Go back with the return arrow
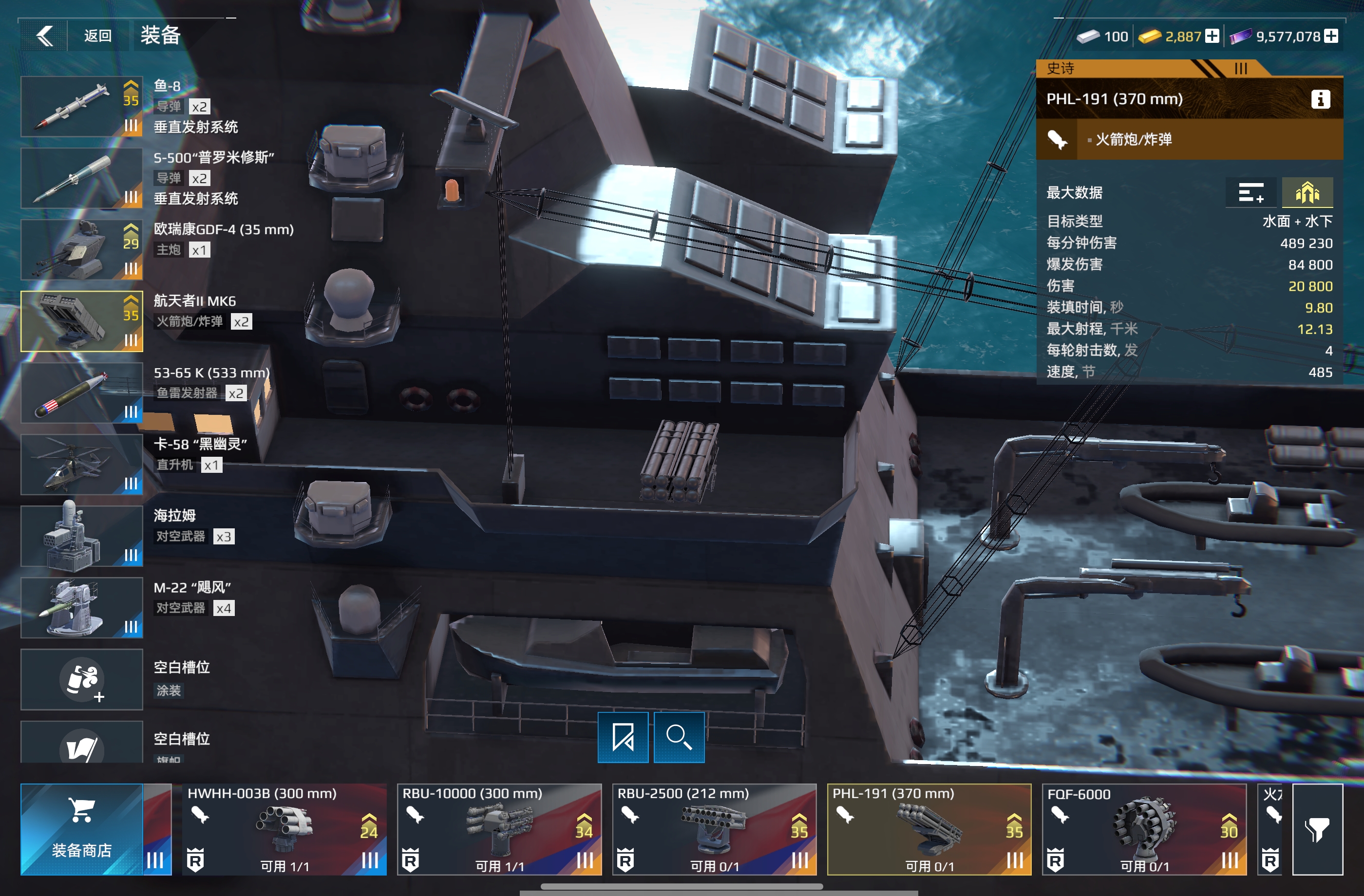This screenshot has width=1364, height=896. coord(45,36)
